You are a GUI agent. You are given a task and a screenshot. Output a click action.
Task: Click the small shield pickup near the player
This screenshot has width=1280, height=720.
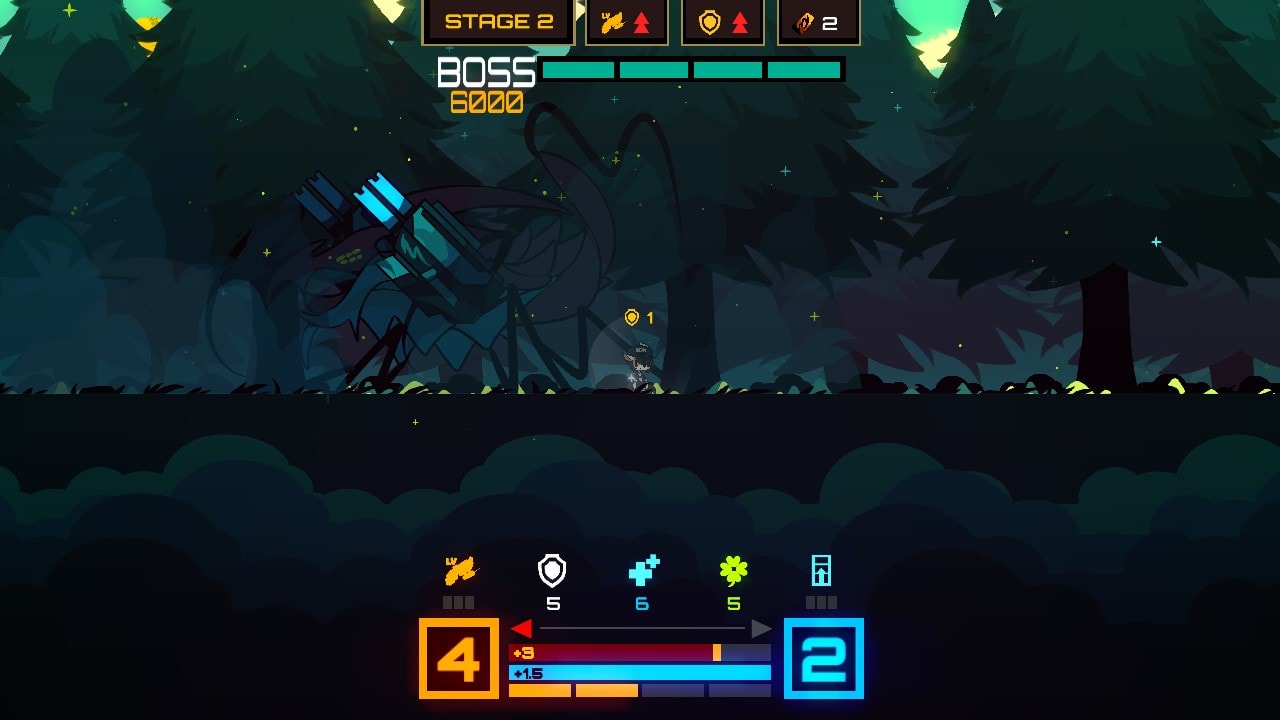pos(630,318)
